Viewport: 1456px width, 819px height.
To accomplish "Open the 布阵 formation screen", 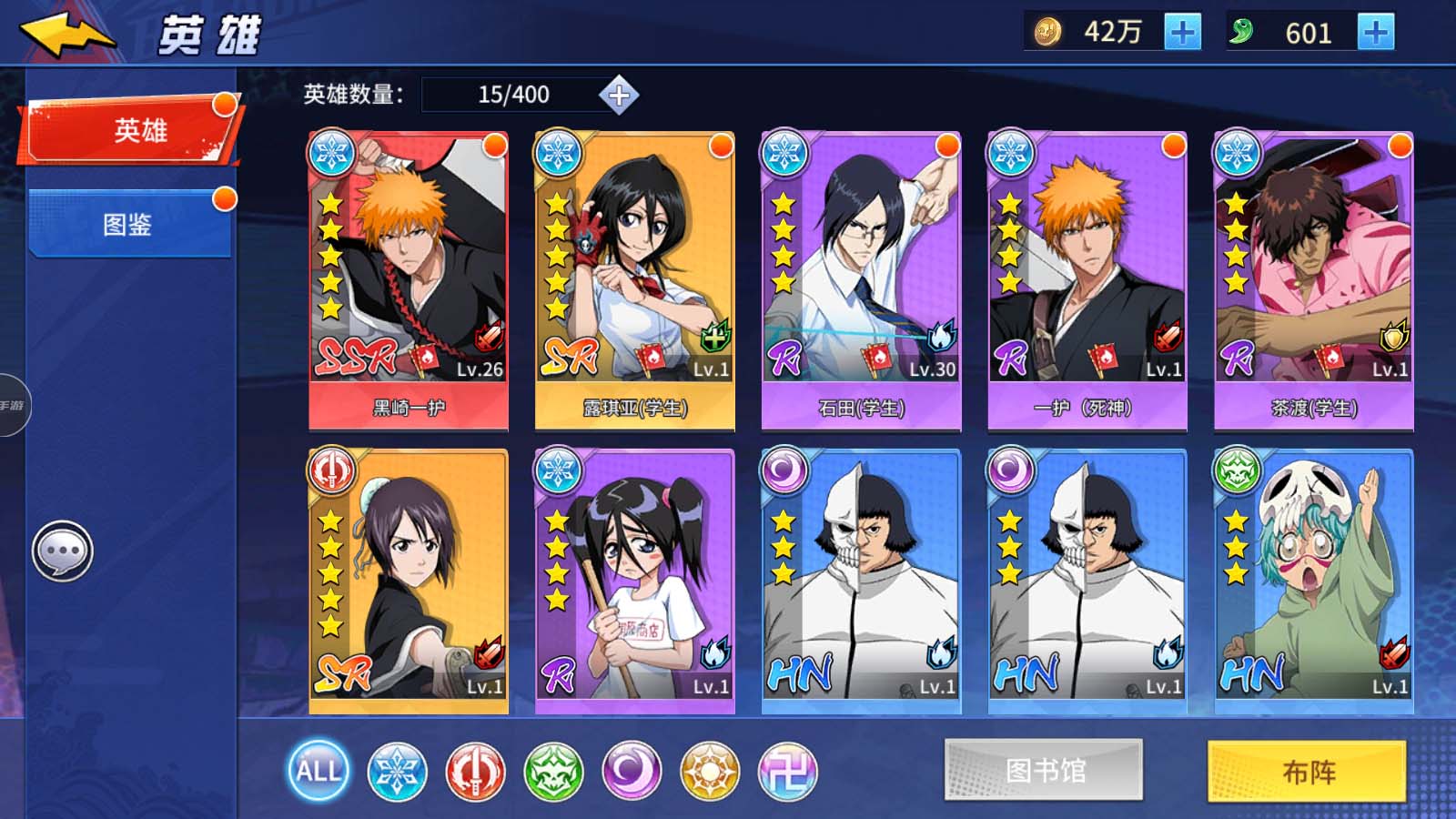I will [1307, 772].
